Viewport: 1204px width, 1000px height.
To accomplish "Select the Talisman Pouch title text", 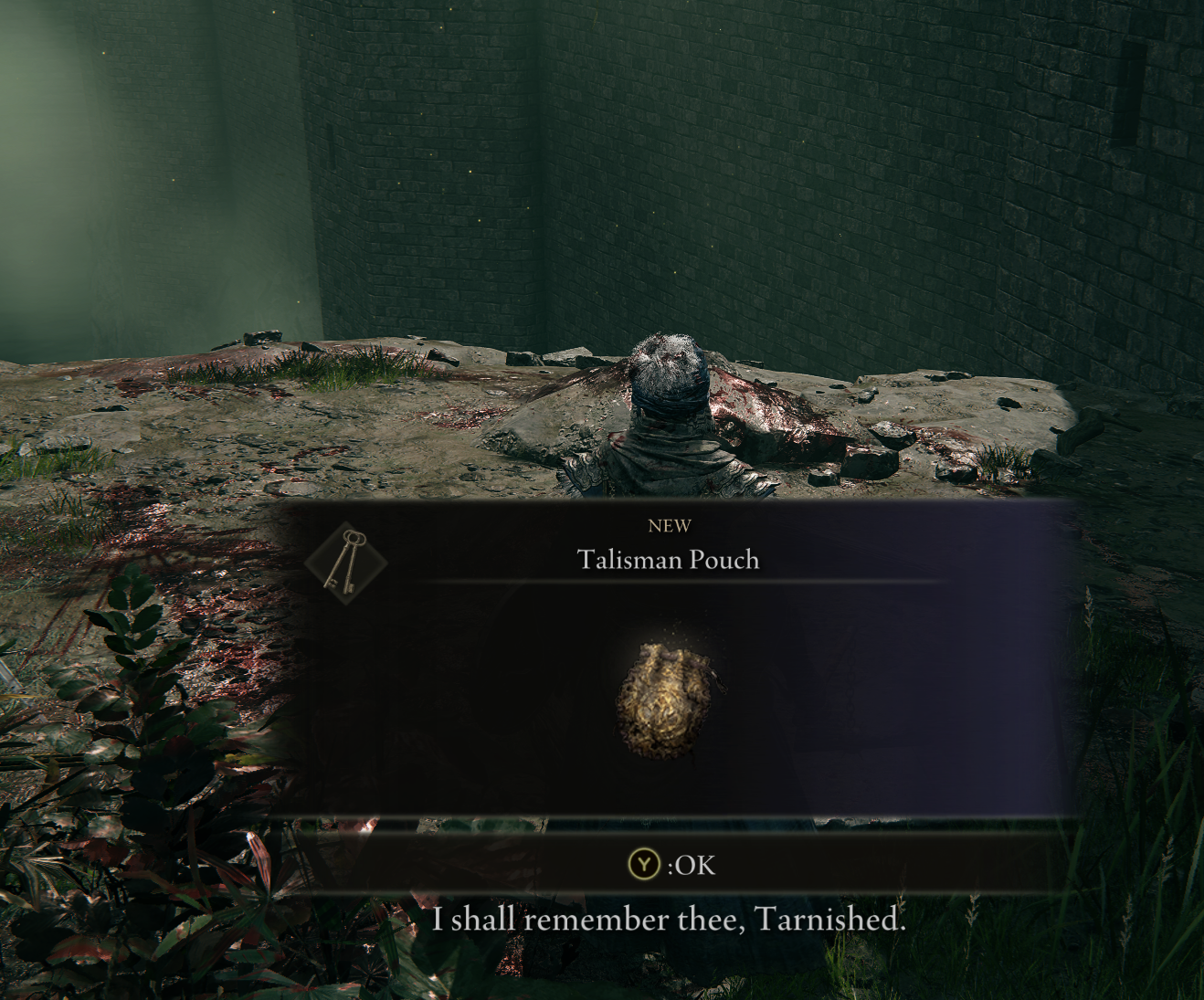I will [x=668, y=561].
